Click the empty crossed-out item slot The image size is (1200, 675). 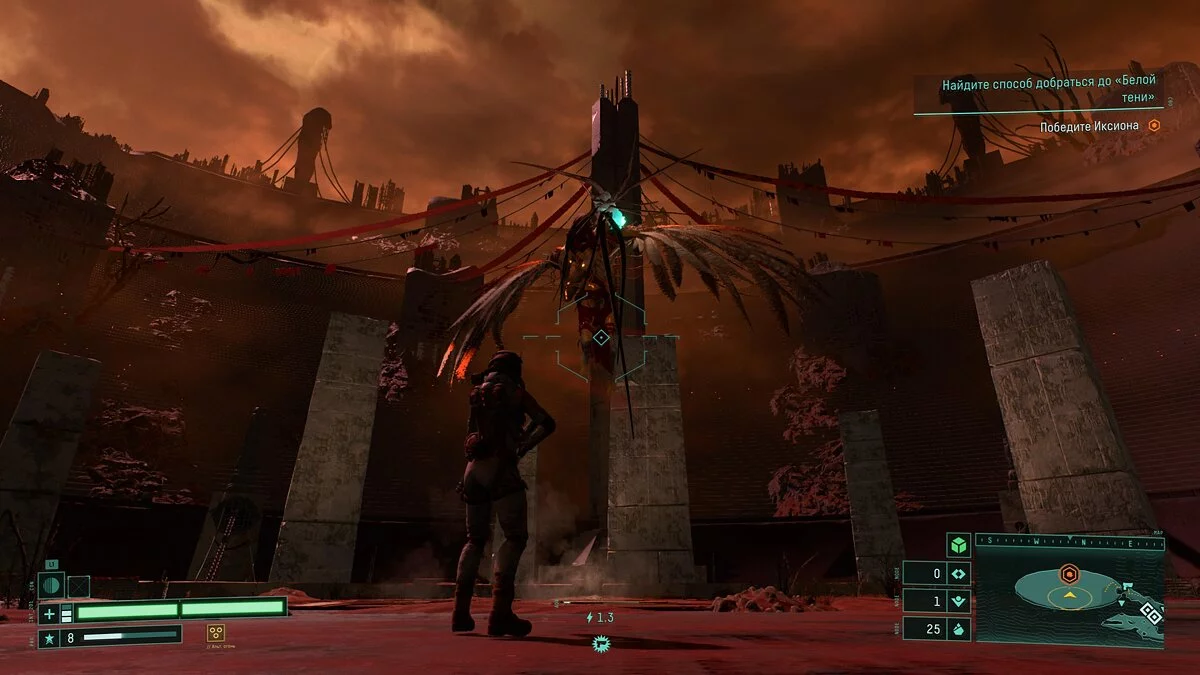(78, 586)
